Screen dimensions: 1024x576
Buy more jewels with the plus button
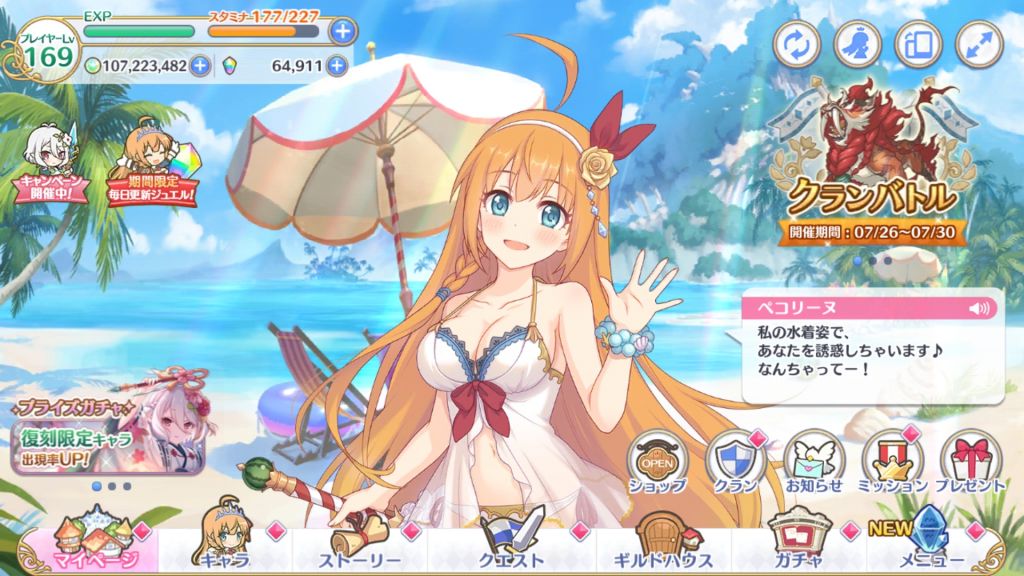pyautogui.click(x=340, y=67)
